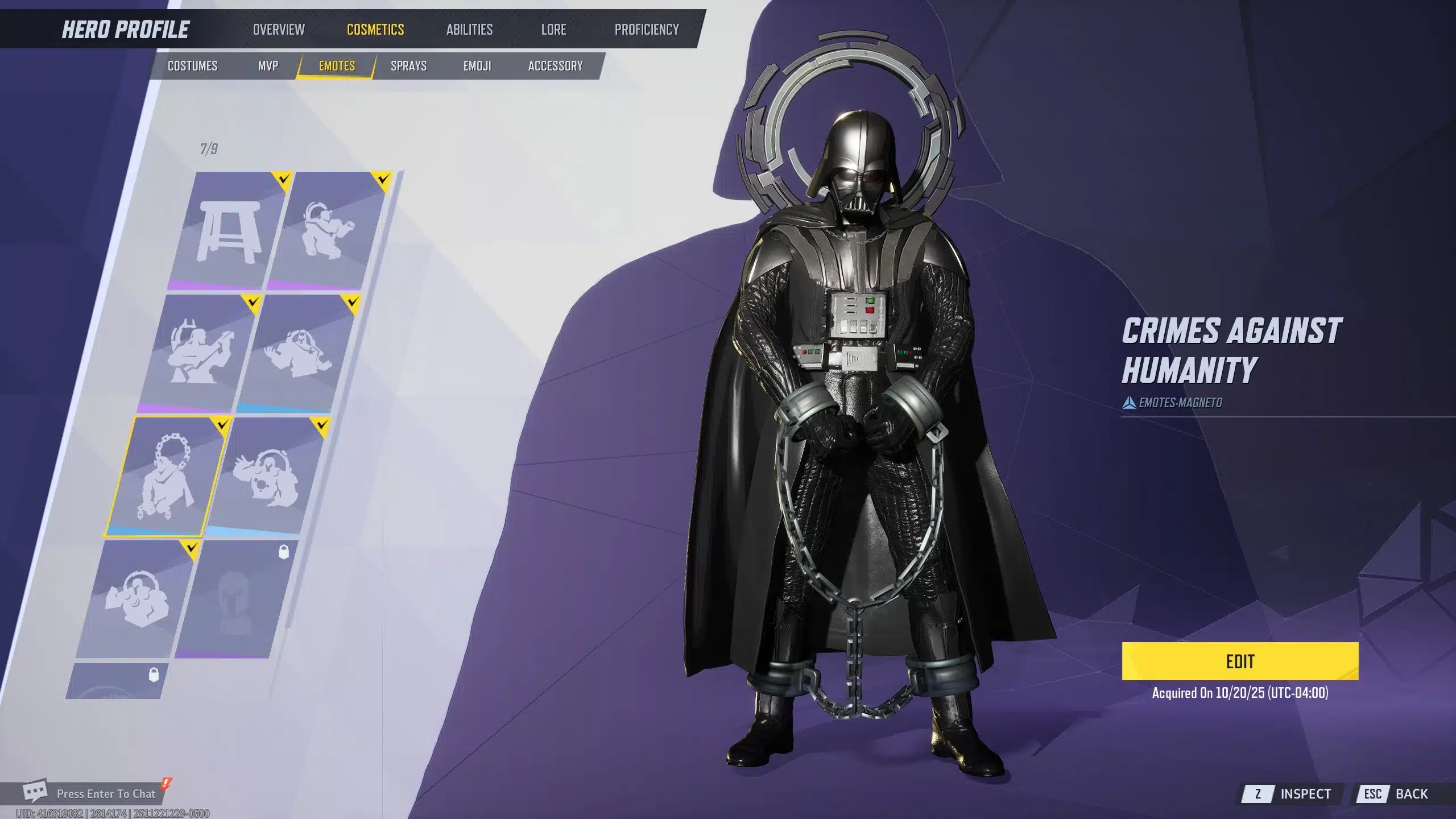Viewport: 1456px width, 819px height.
Task: Pick the locked helmet emote tile
Action: tap(233, 600)
